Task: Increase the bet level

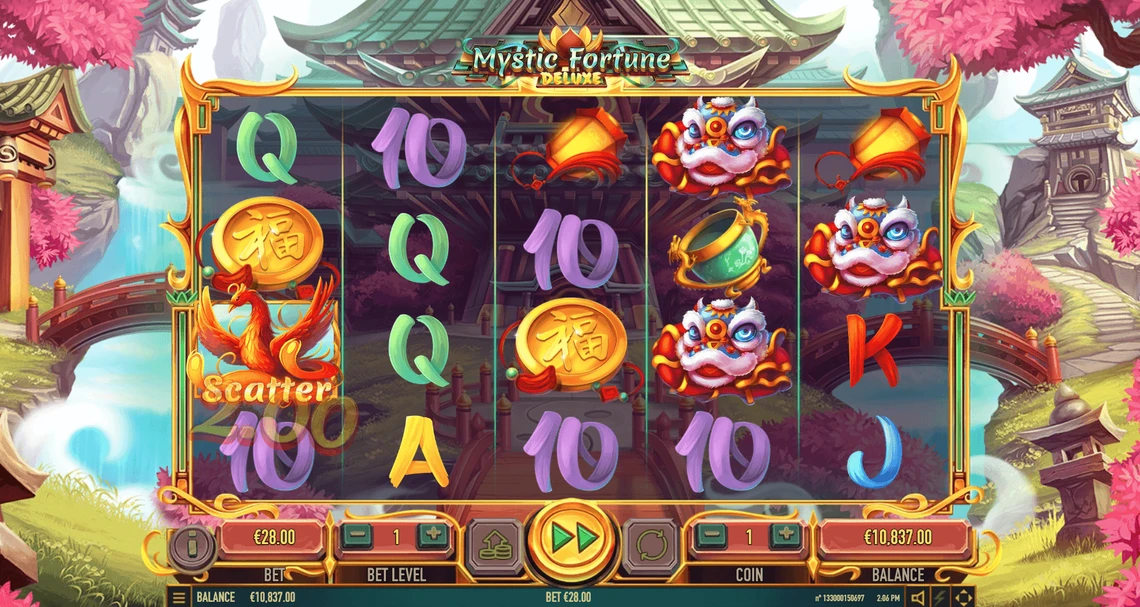Action: pyautogui.click(x=433, y=536)
